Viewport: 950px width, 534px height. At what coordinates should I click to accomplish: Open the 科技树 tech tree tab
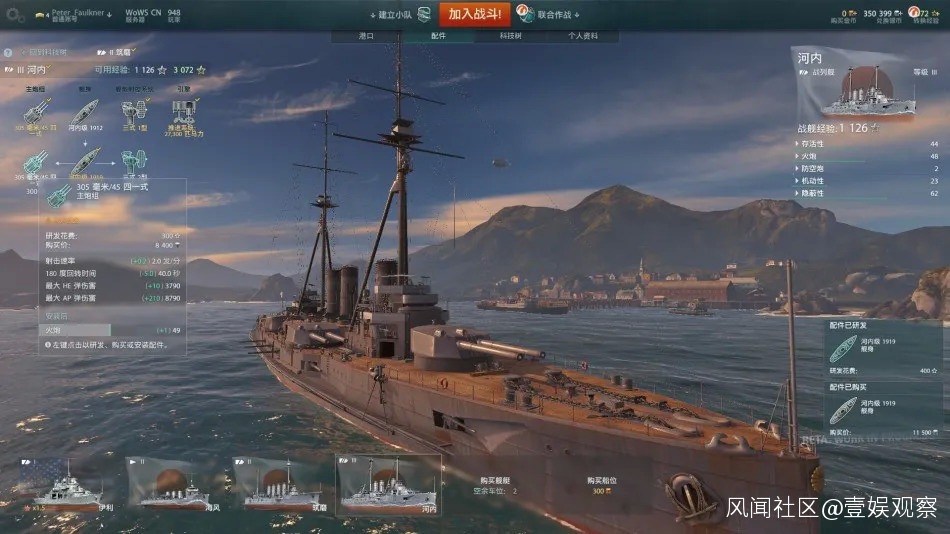coord(510,36)
